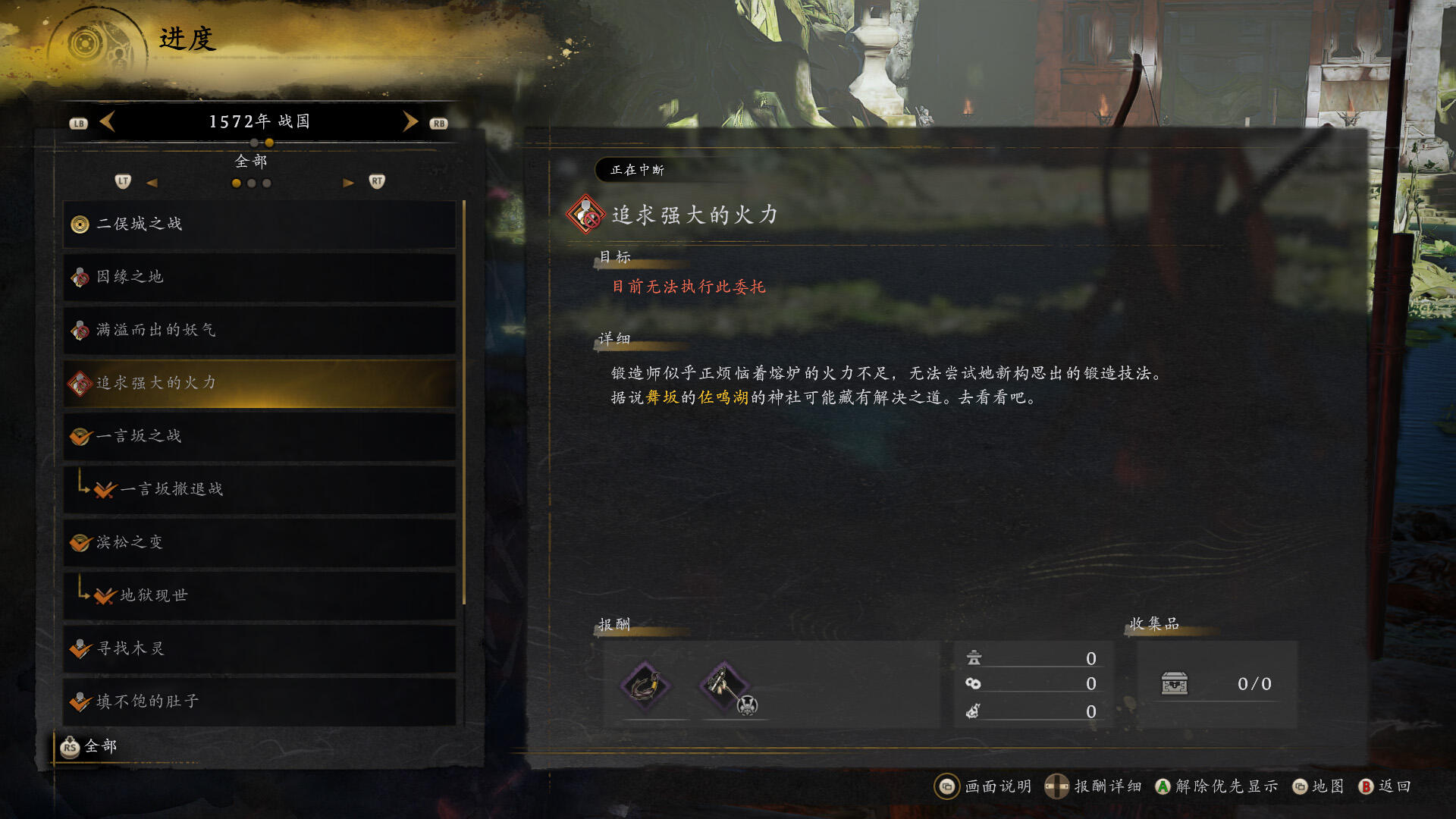
Task: Select the highlighted 追求强大的火力 mission
Action: pos(259,384)
